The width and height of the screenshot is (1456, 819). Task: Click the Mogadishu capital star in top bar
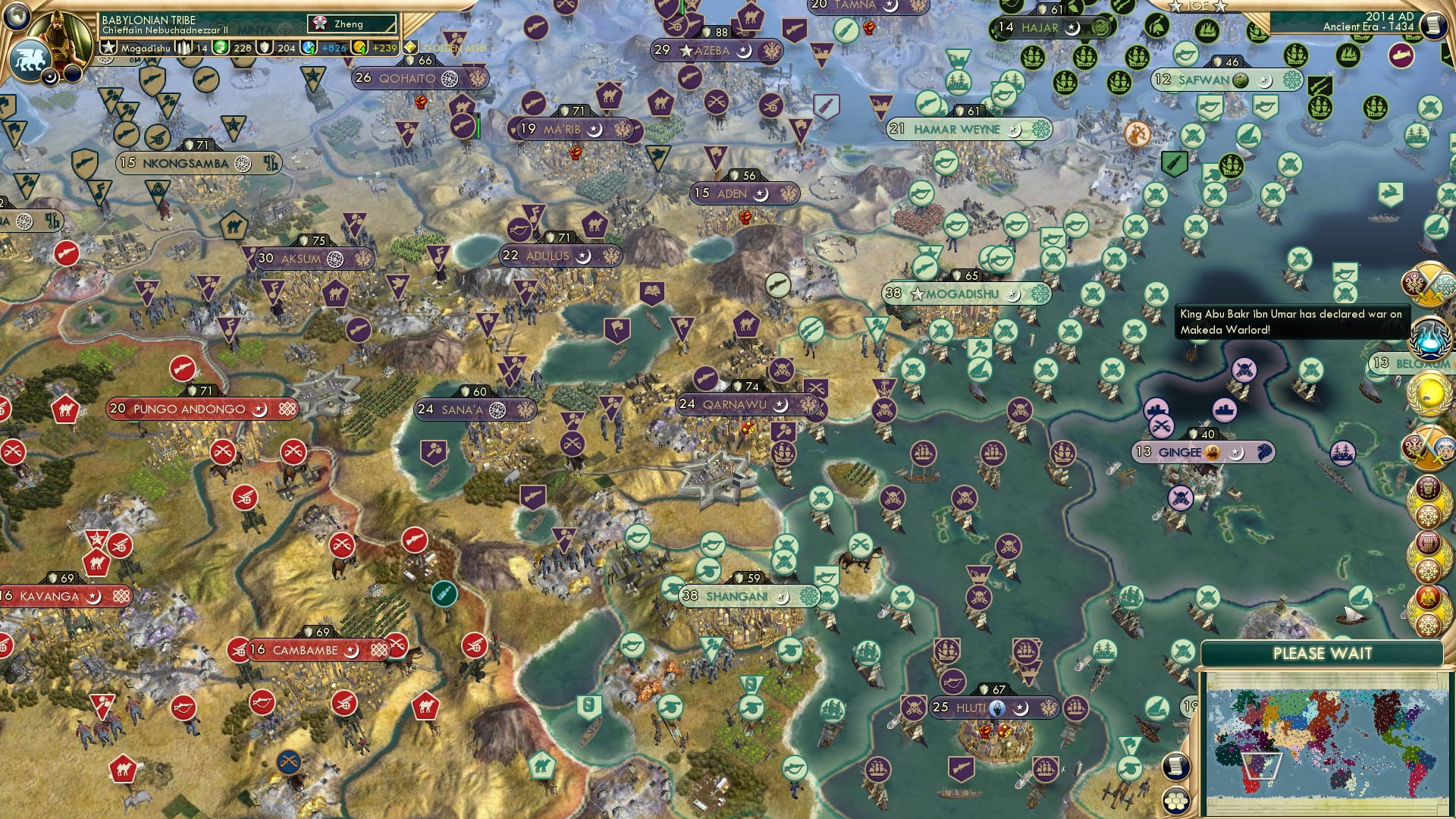click(108, 47)
